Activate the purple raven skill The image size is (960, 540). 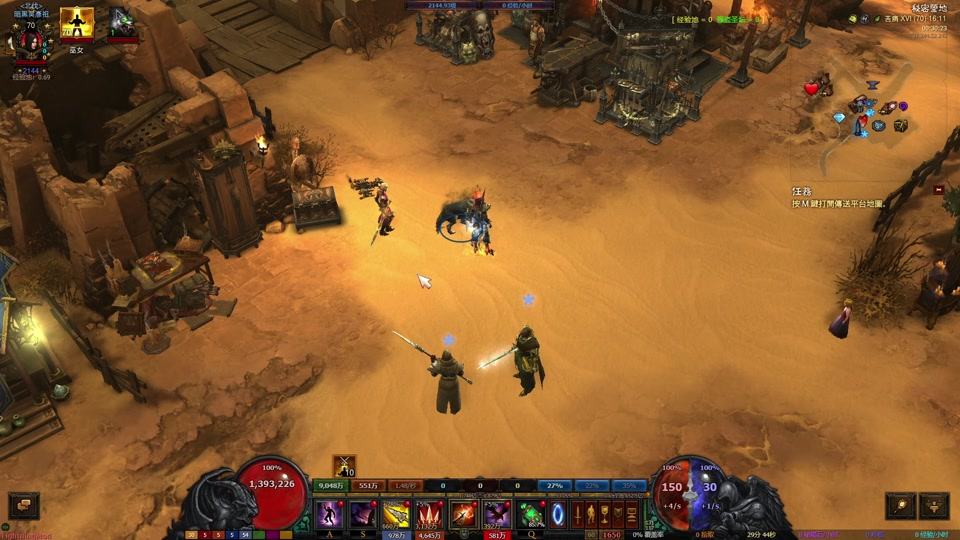497,514
